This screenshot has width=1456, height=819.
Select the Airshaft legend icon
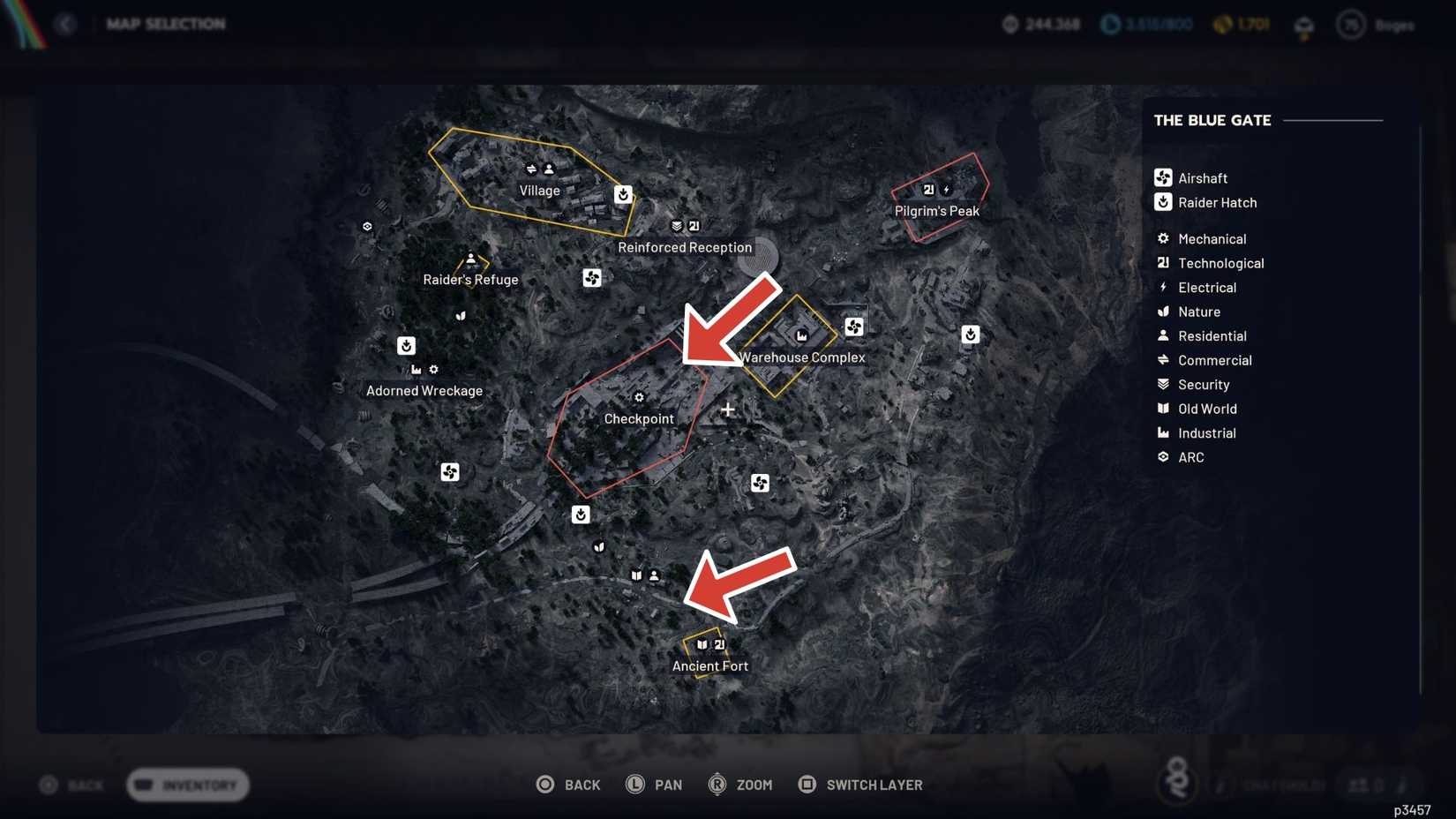click(x=1163, y=177)
